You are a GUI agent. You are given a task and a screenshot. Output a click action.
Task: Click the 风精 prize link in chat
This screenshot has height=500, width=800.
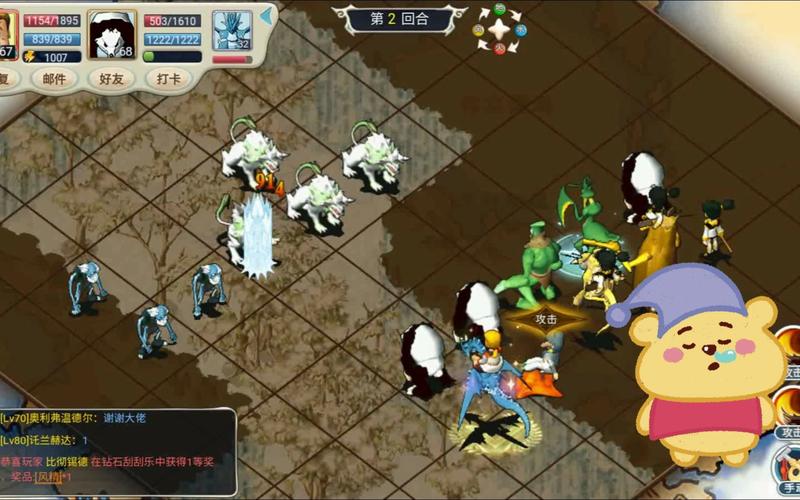tap(48, 477)
